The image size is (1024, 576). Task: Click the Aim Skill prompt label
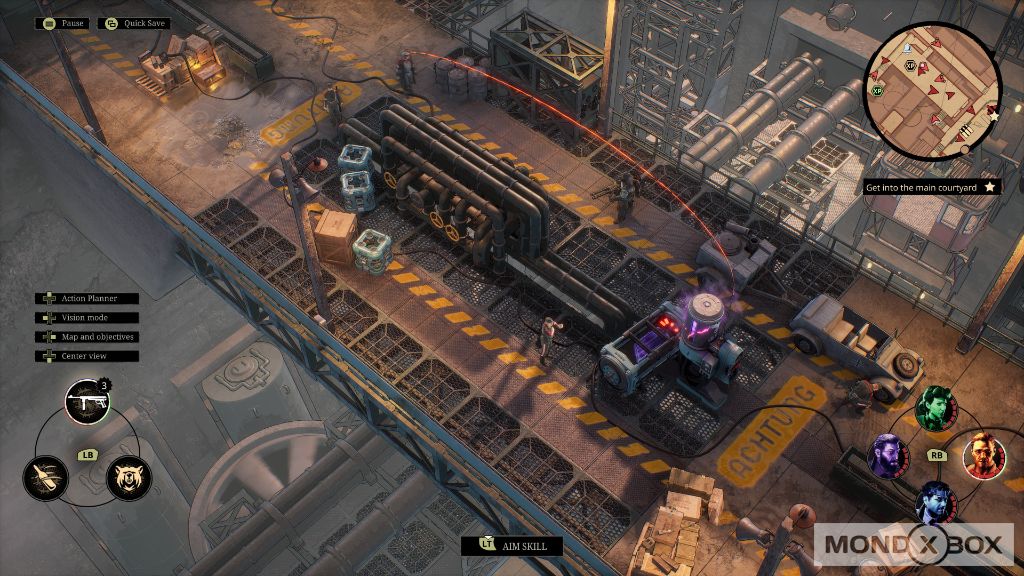coord(511,546)
